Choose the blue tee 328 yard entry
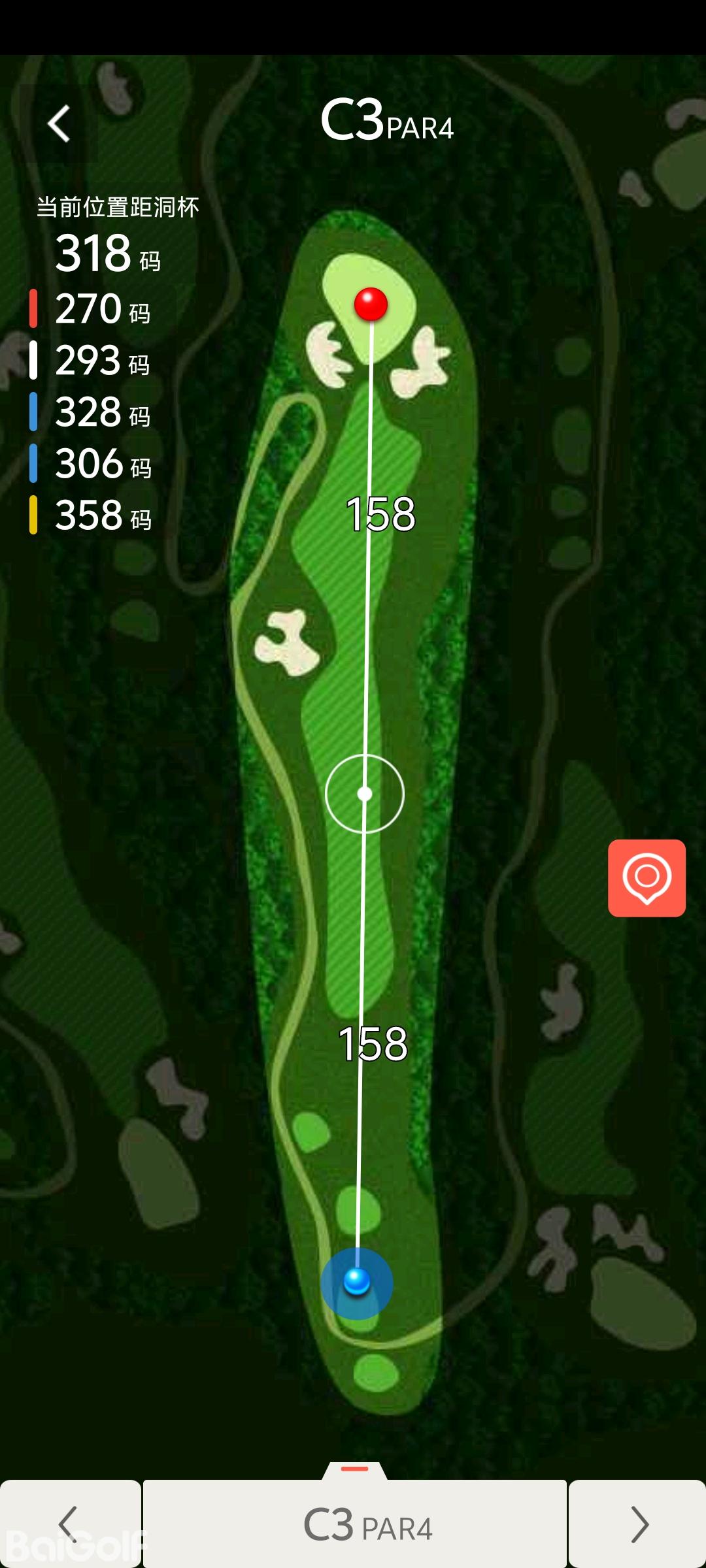The image size is (706, 1568). 92,412
